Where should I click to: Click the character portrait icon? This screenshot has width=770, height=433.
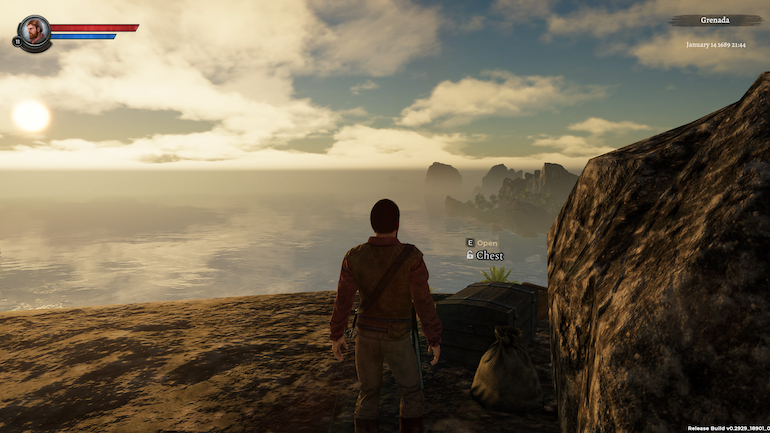coord(34,31)
